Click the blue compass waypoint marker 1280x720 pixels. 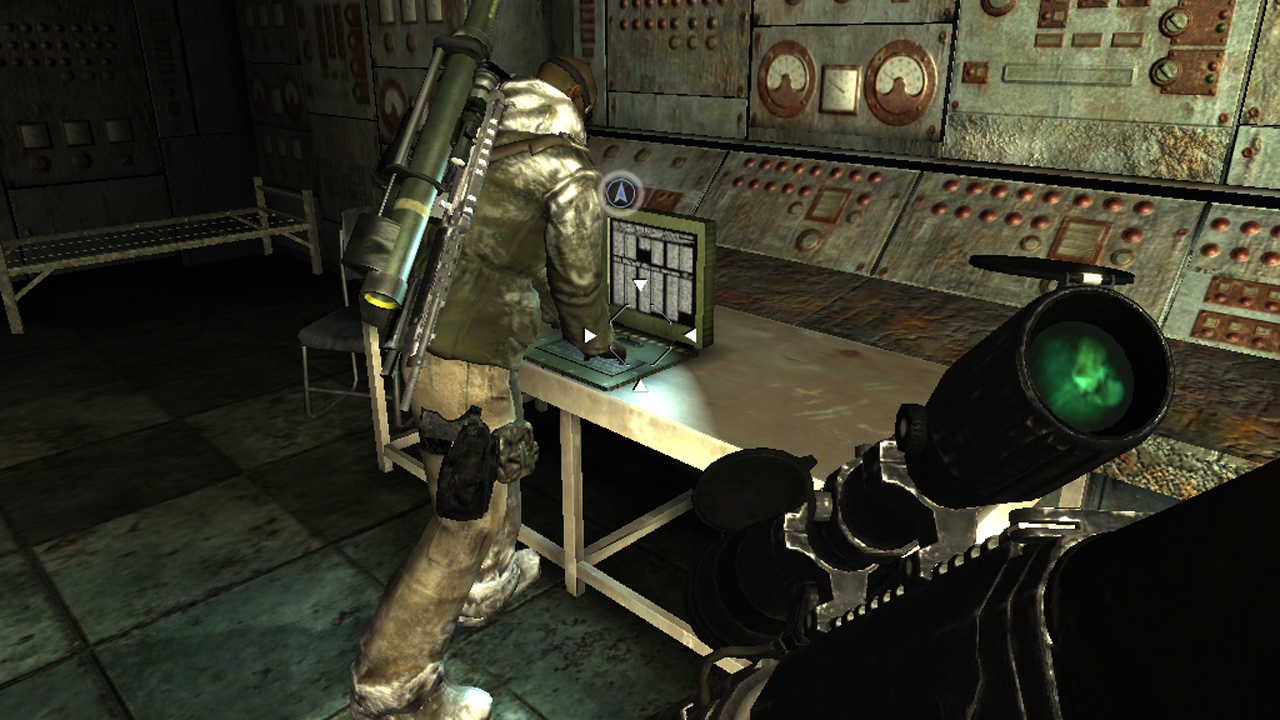[x=621, y=194]
